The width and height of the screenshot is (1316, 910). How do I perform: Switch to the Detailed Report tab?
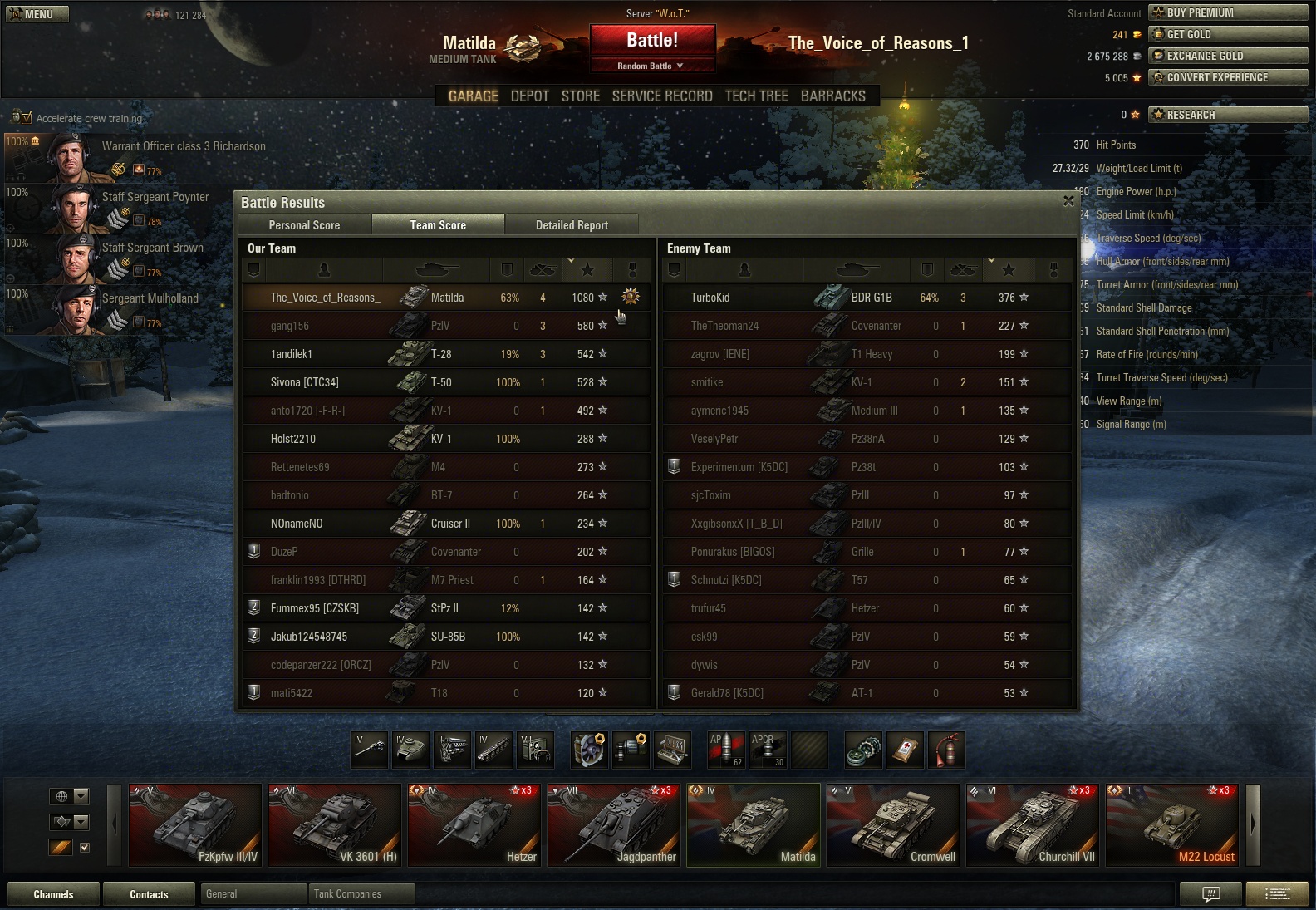(572, 225)
